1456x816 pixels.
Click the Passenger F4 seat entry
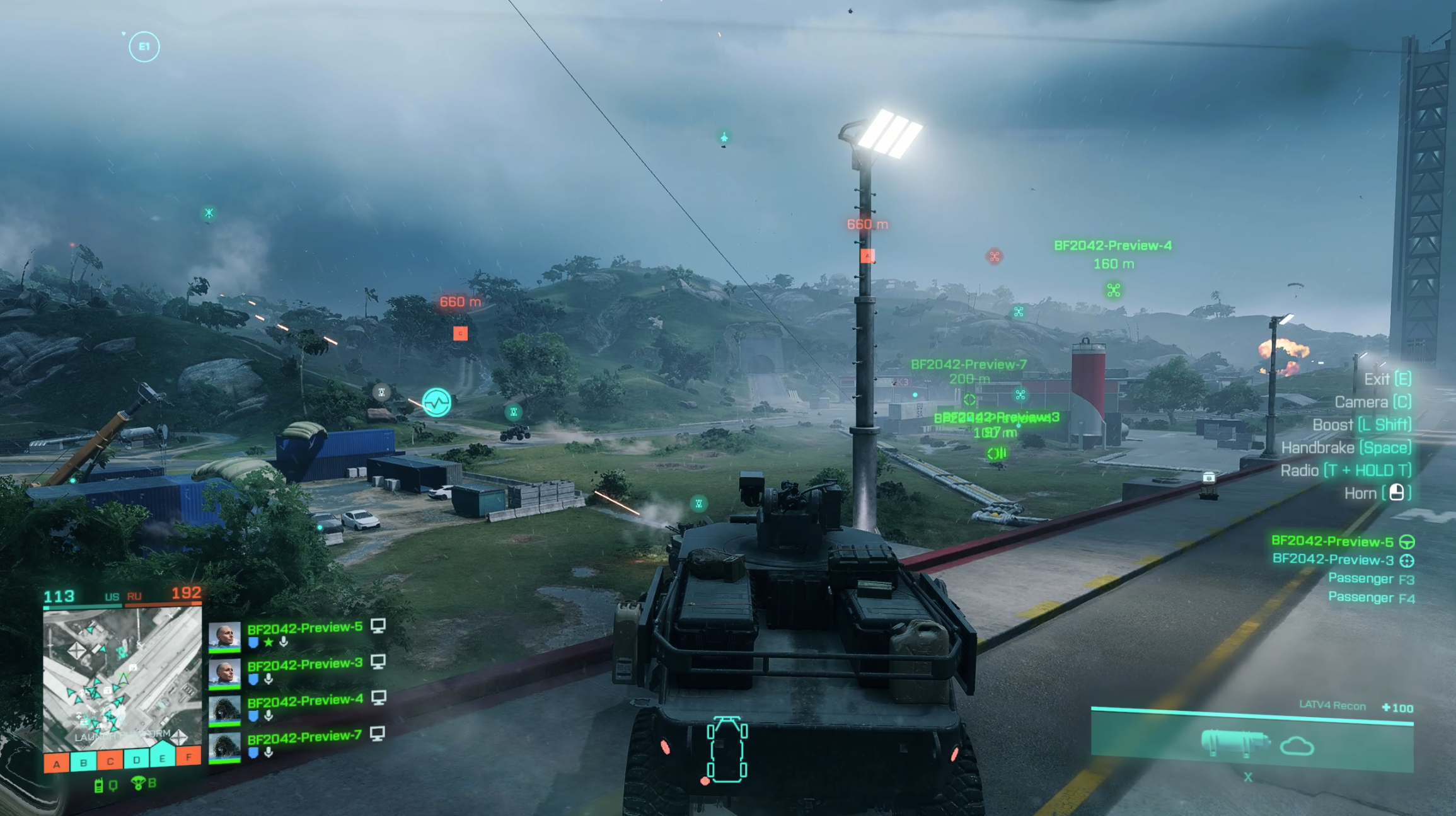tap(1370, 597)
